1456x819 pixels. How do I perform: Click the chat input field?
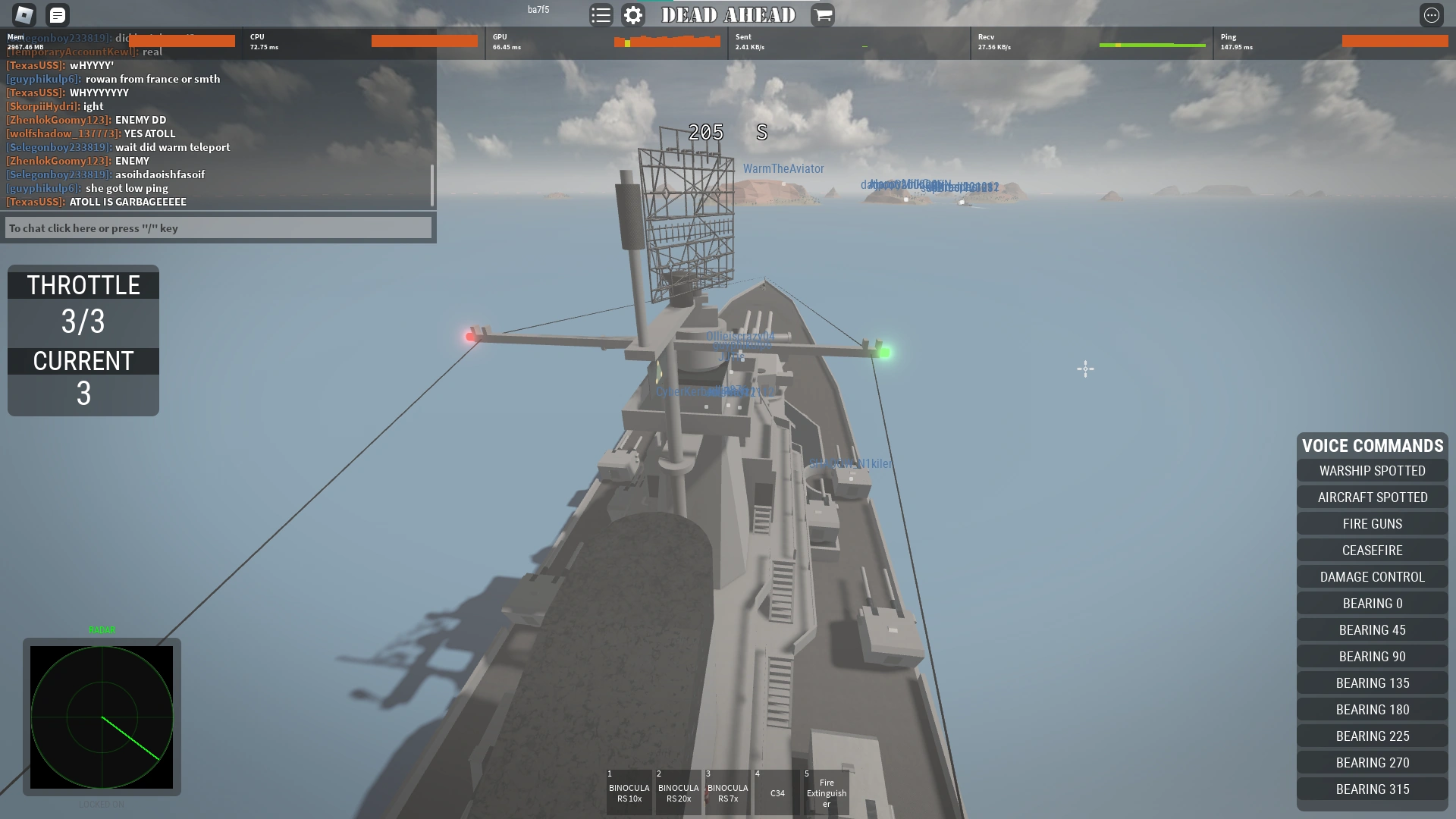[x=218, y=227]
